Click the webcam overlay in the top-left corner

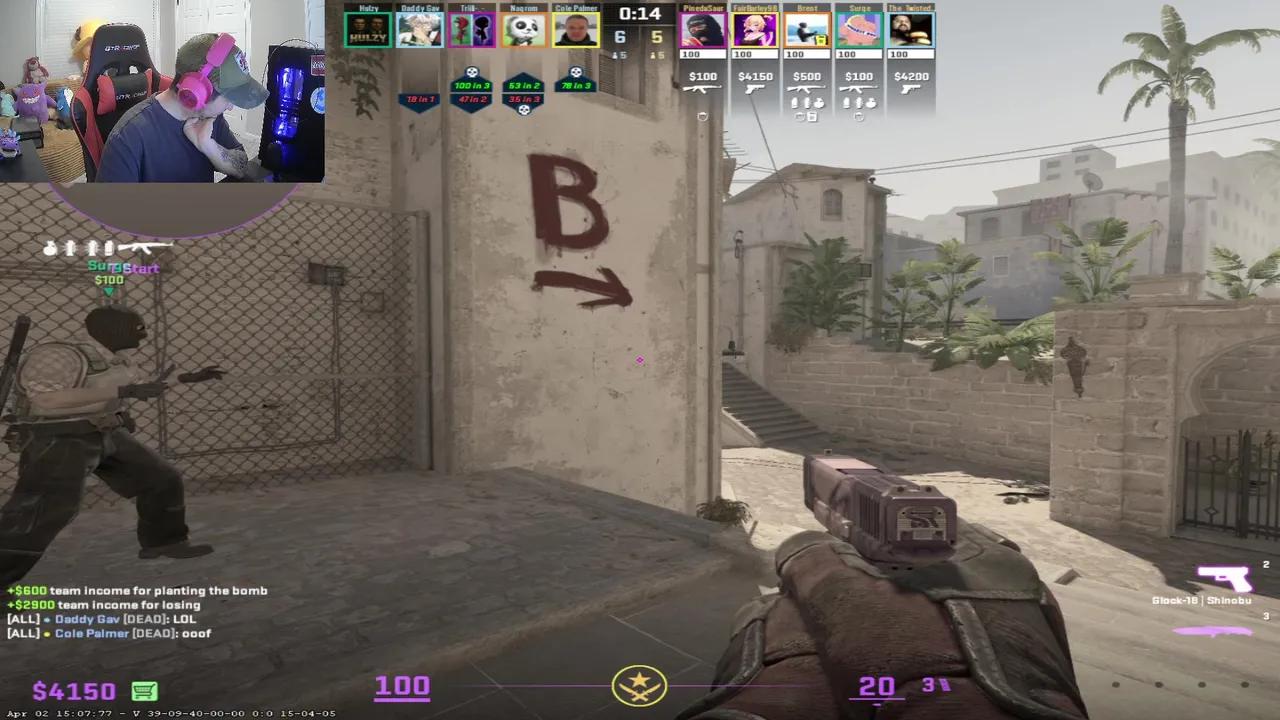tap(160, 90)
